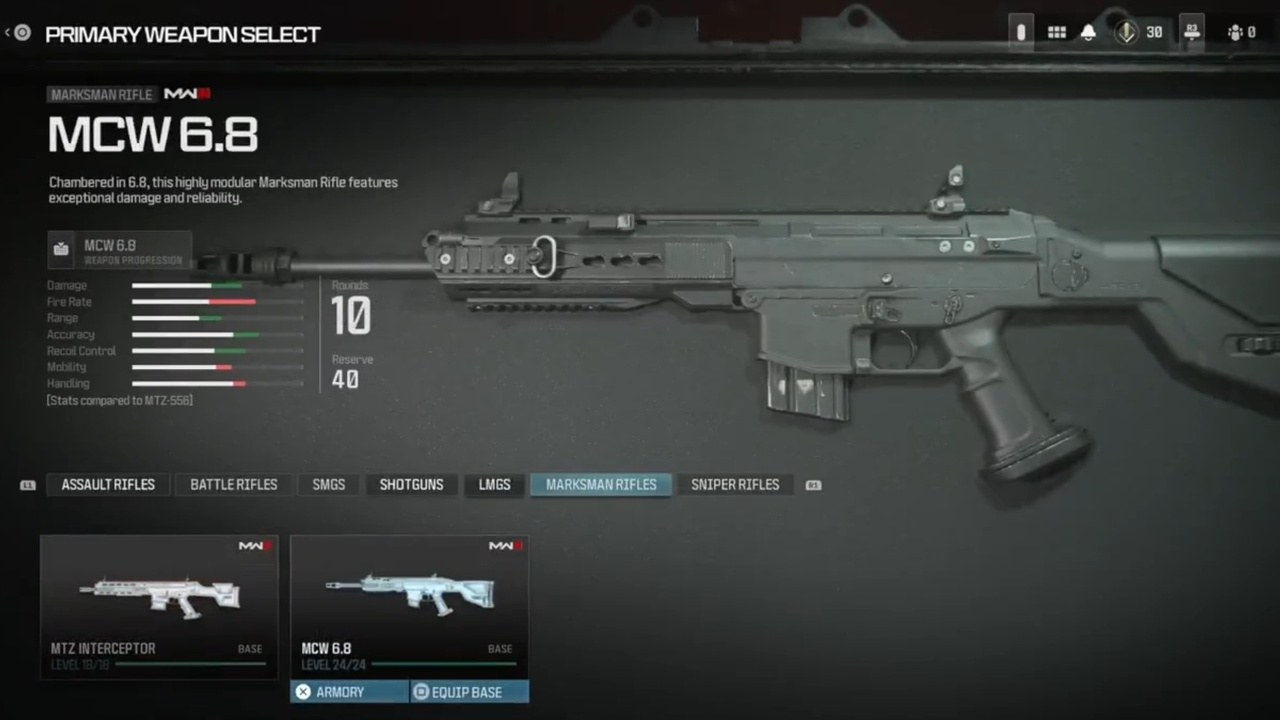Viewport: 1280px width, 720px height.
Task: Open the grid menu in the top bar
Action: pos(1056,32)
